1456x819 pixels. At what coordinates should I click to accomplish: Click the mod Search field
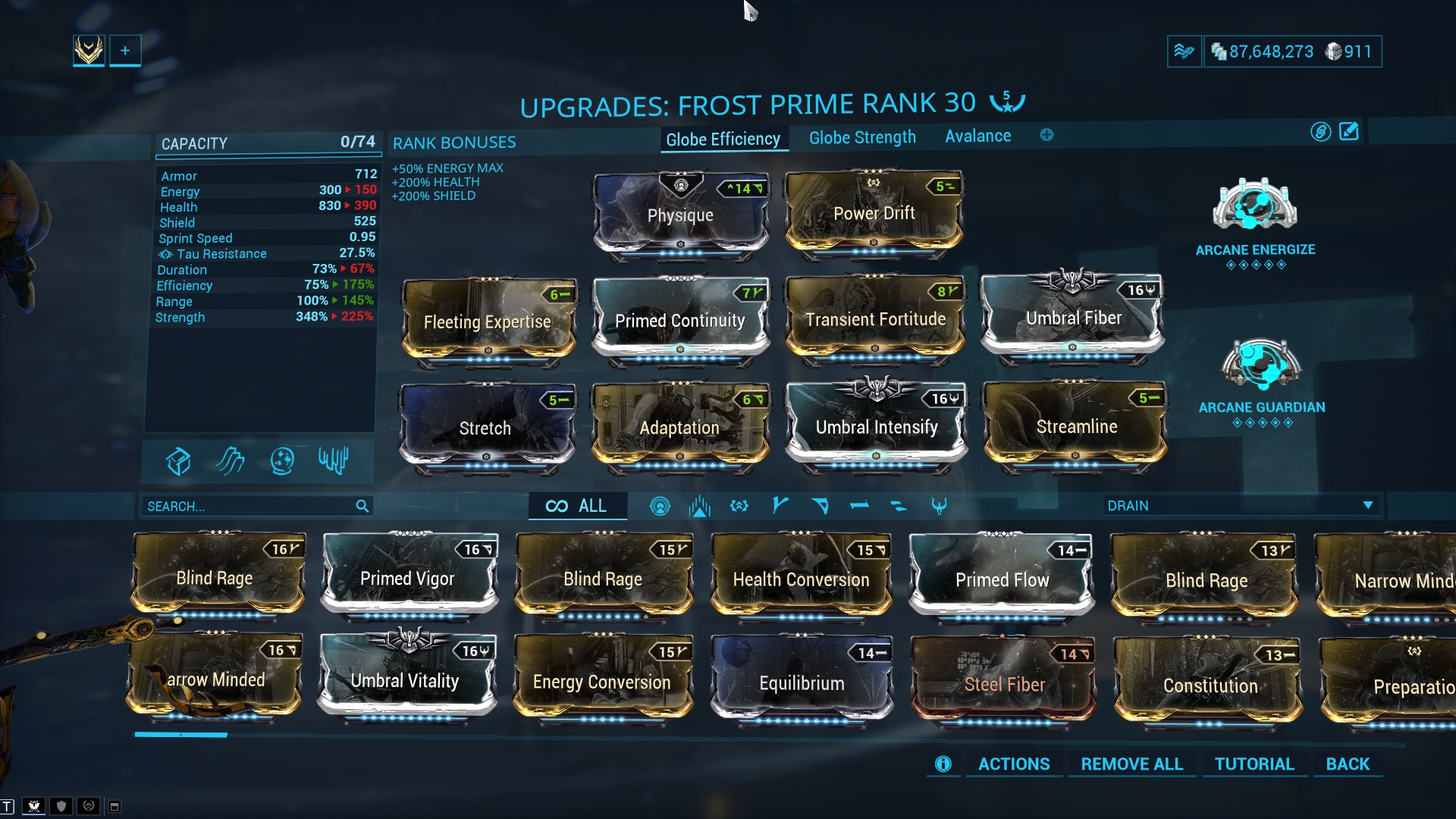point(250,506)
